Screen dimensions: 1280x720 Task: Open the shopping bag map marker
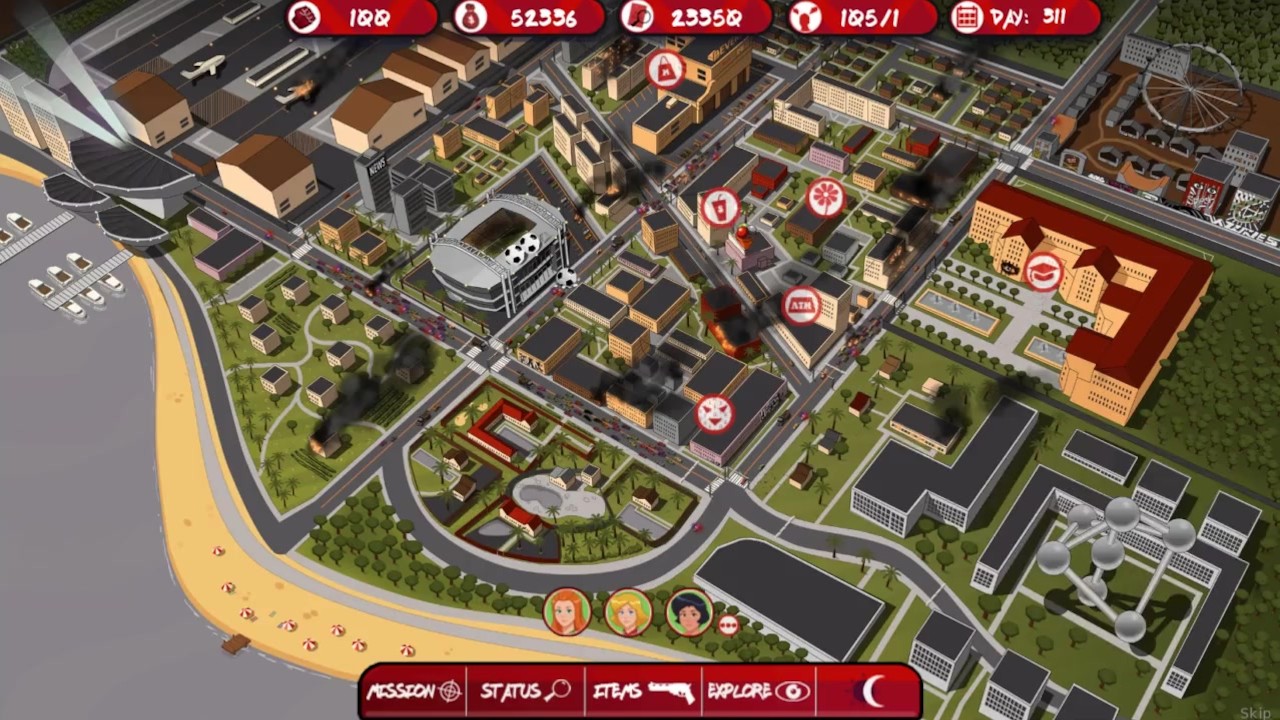(666, 69)
